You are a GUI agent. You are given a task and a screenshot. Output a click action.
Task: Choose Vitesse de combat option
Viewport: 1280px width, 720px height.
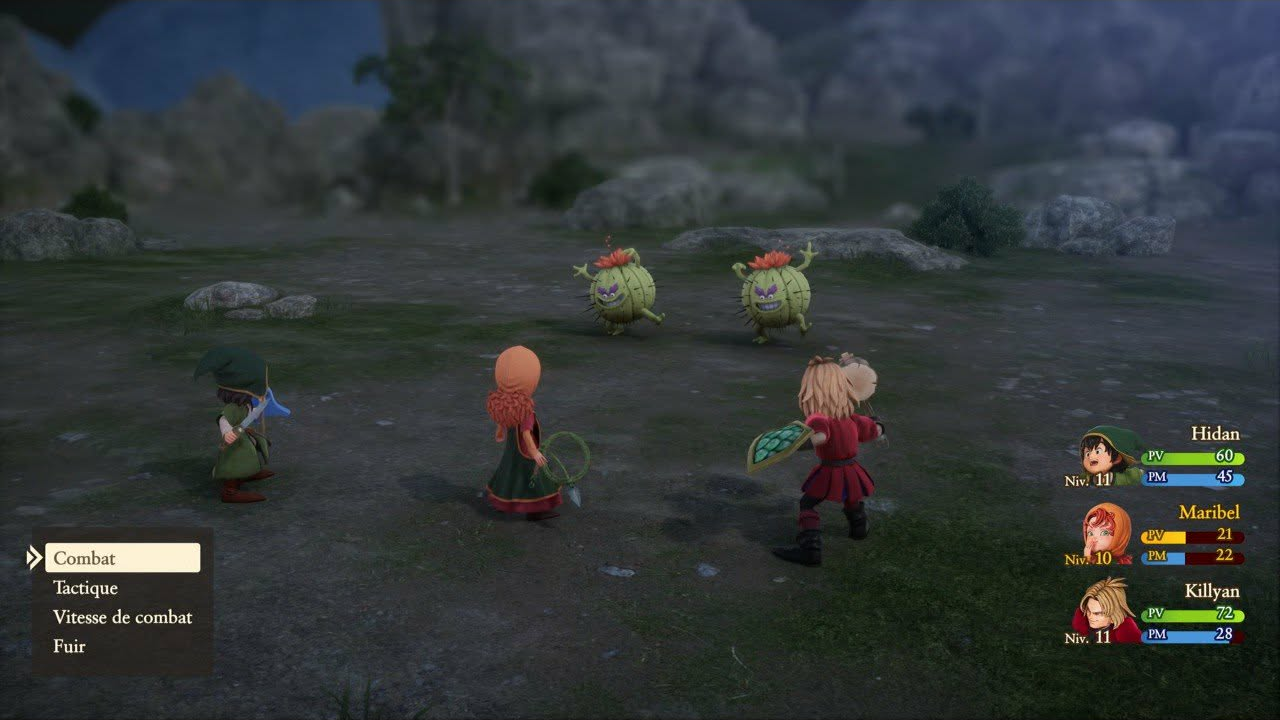pos(122,617)
